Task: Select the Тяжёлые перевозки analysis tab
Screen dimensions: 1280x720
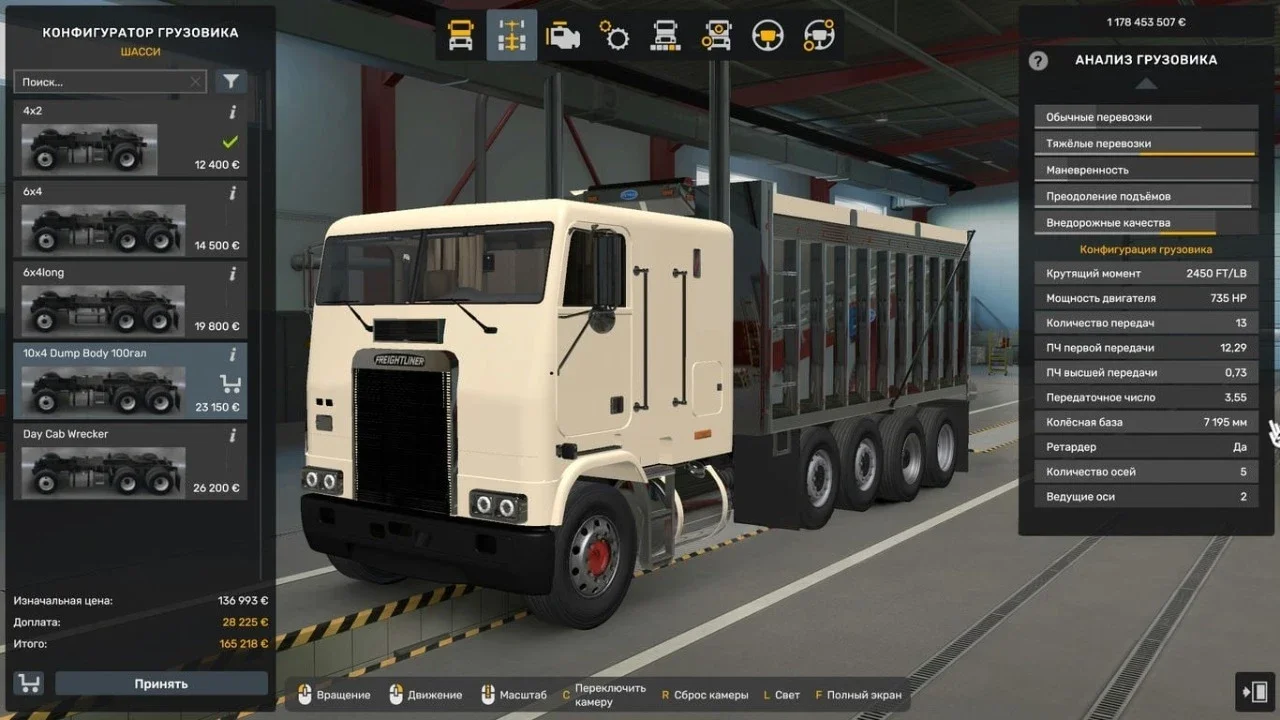Action: pyautogui.click(x=1143, y=143)
